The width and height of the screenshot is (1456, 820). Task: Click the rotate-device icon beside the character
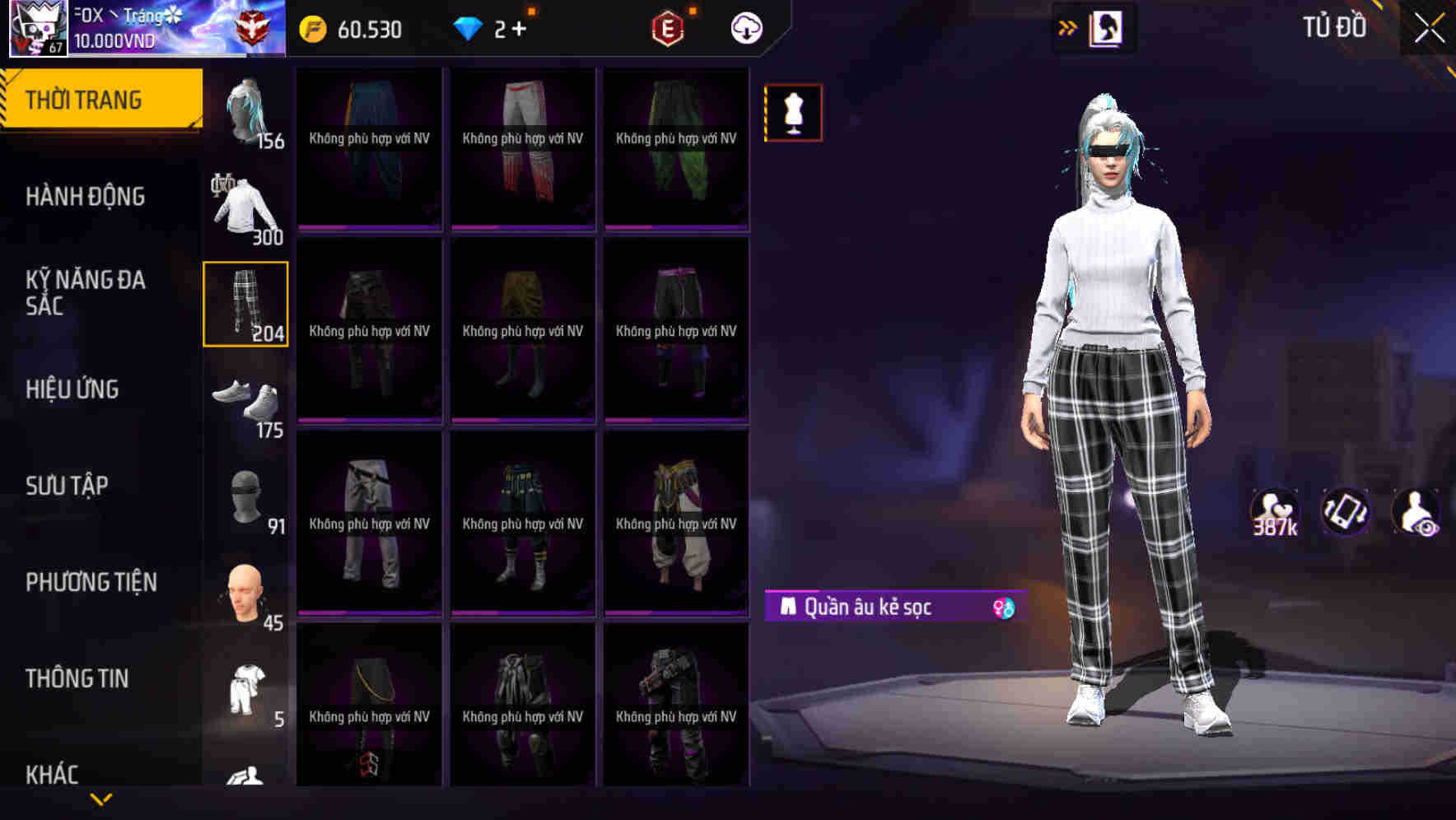(1347, 512)
